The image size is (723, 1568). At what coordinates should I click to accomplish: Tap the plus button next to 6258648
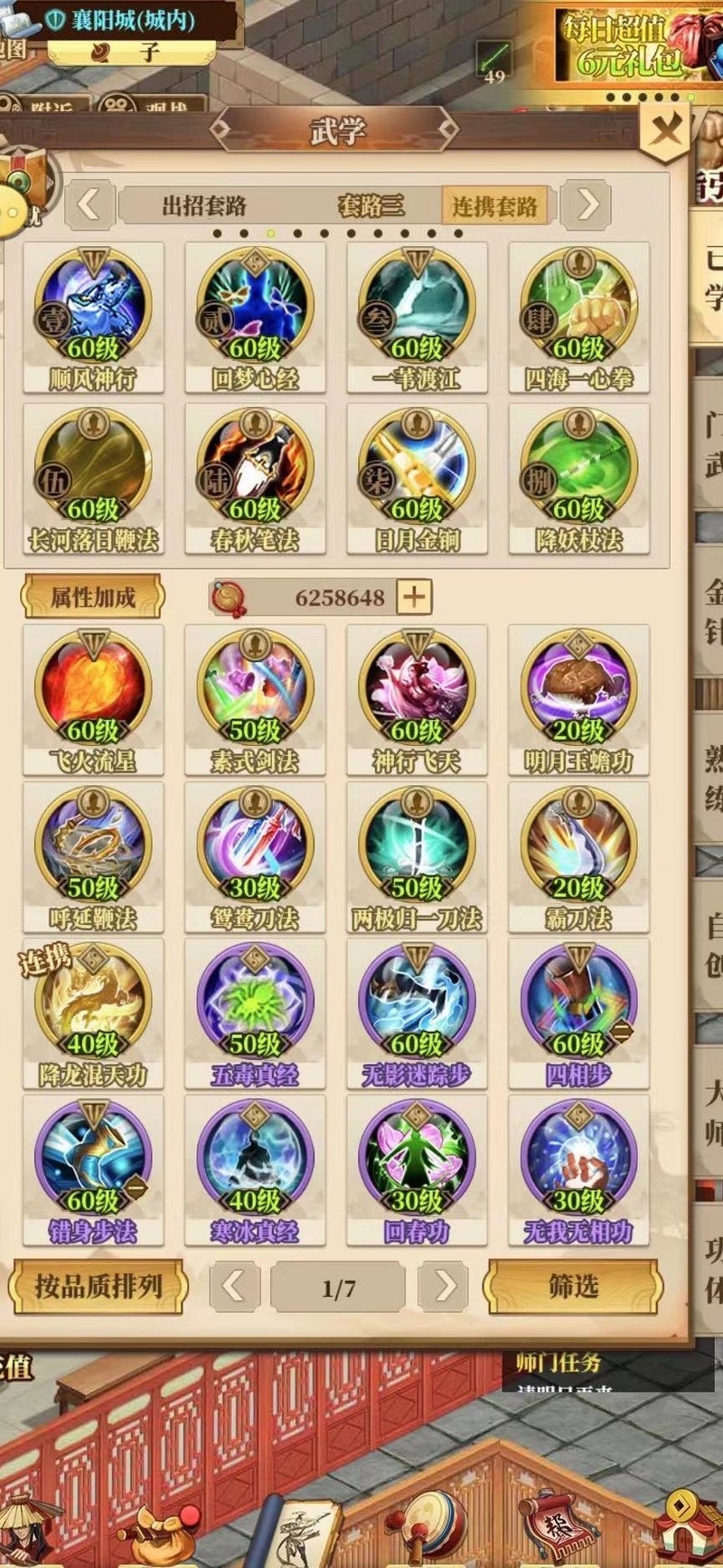click(414, 597)
